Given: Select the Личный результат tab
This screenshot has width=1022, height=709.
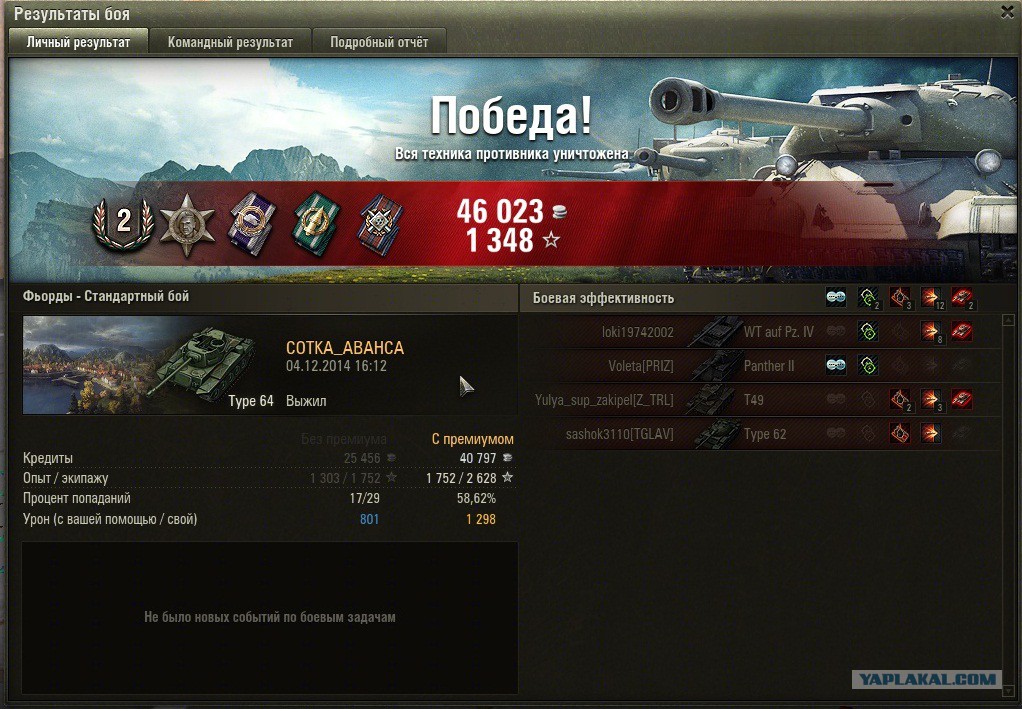Looking at the screenshot, I should tap(78, 42).
